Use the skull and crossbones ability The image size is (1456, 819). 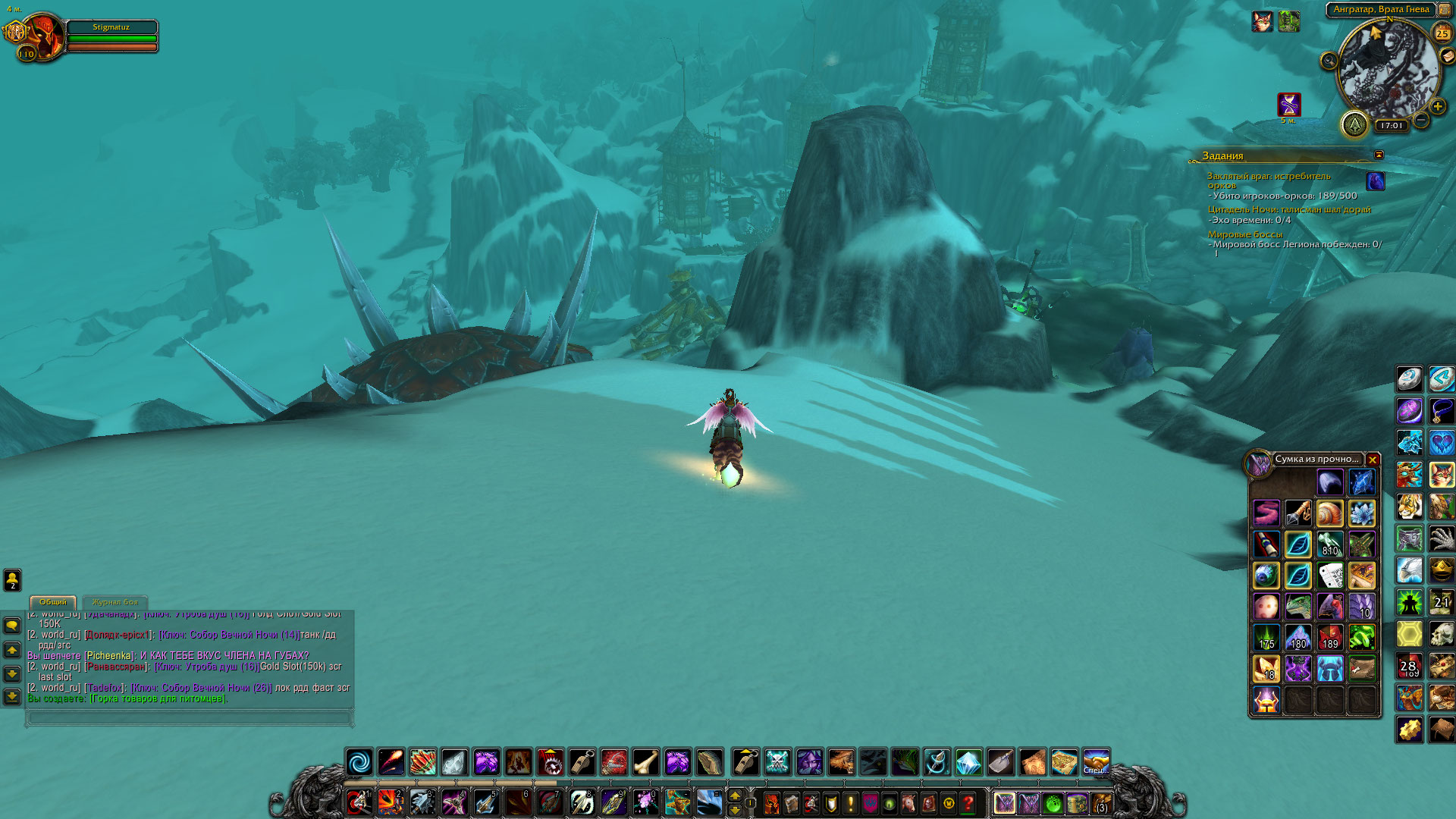click(x=777, y=761)
